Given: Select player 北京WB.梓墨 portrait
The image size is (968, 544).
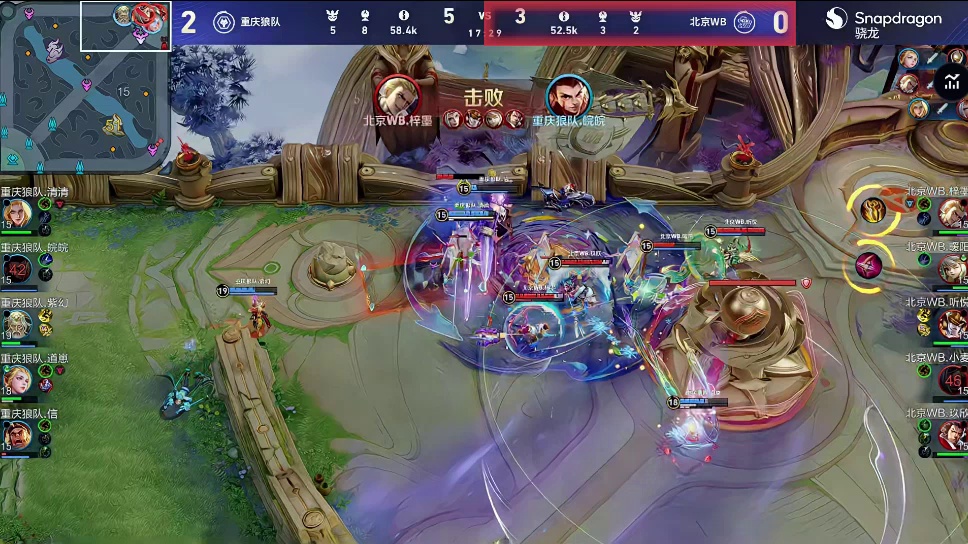Looking at the screenshot, I should [953, 212].
